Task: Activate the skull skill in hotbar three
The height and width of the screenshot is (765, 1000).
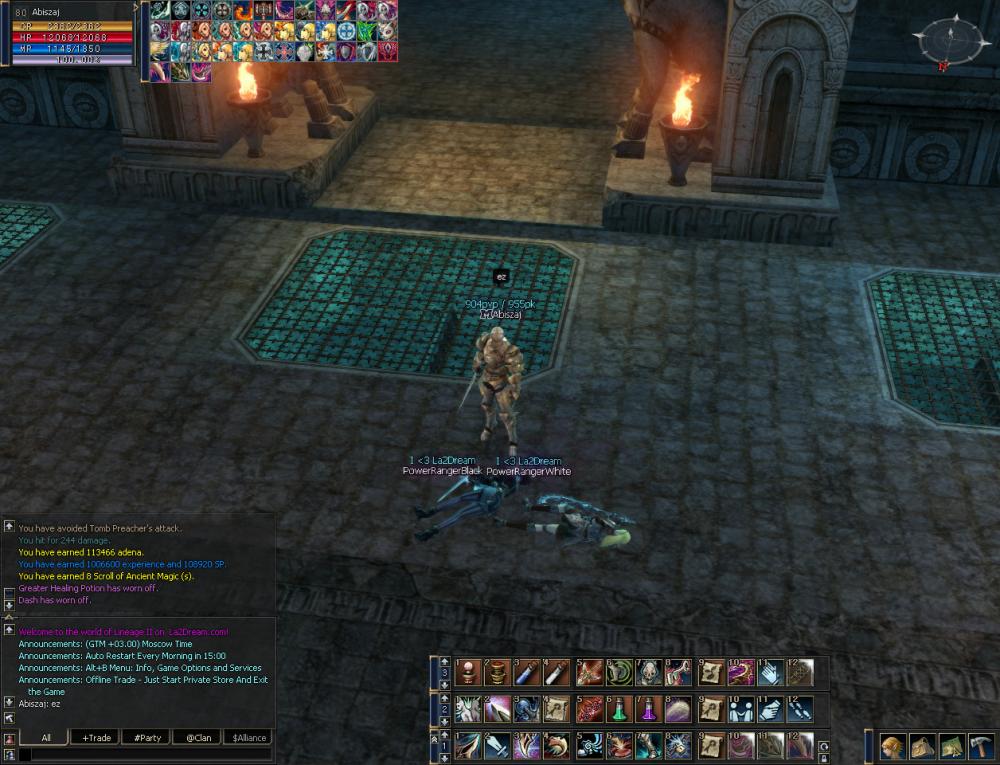Action: [x=649, y=672]
